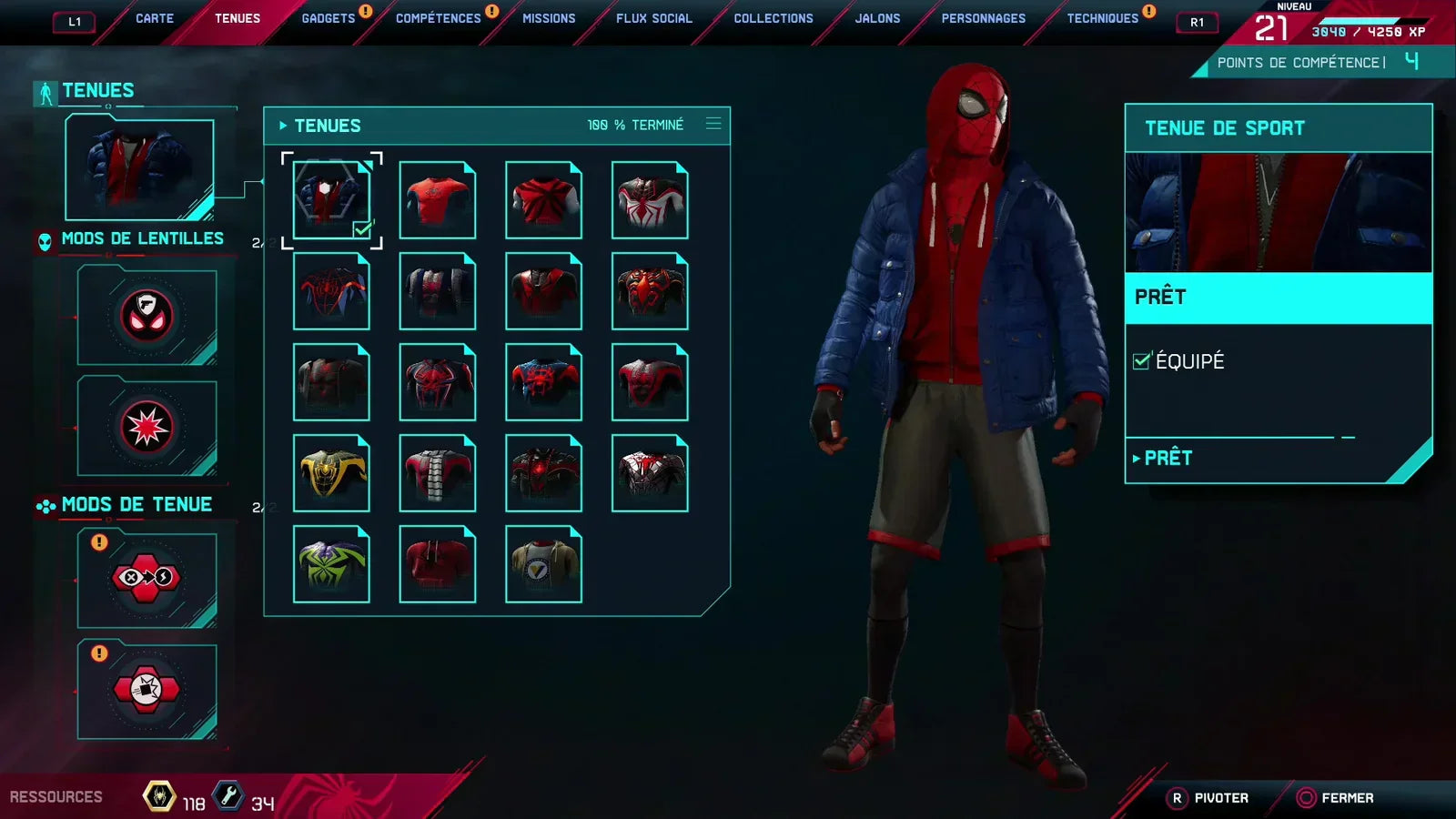This screenshot has height=819, width=1456.
Task: Open the COLLECTIONS tab
Action: (x=773, y=17)
